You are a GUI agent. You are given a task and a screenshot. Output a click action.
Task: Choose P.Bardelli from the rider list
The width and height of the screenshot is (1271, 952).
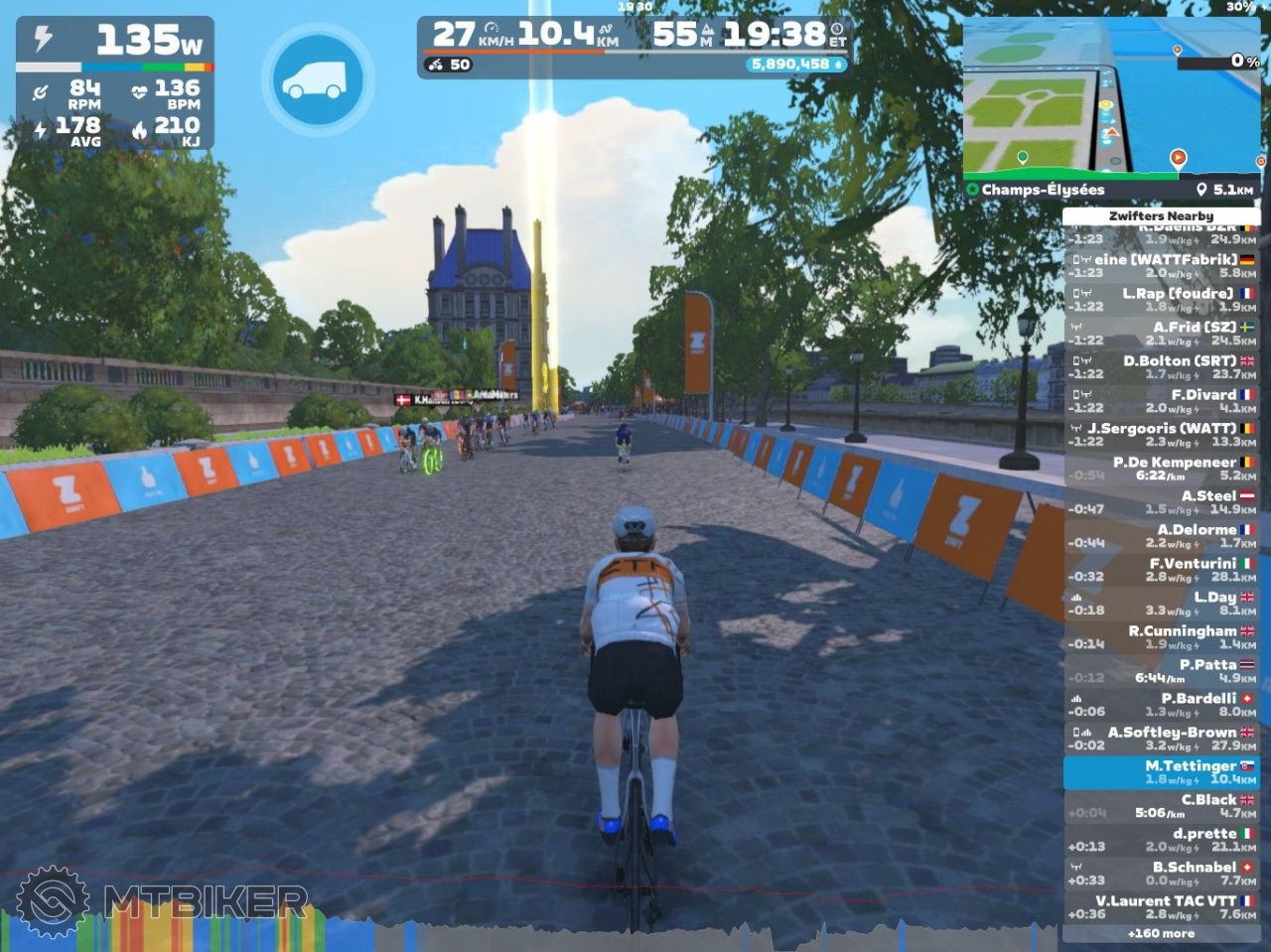pyautogui.click(x=1161, y=705)
